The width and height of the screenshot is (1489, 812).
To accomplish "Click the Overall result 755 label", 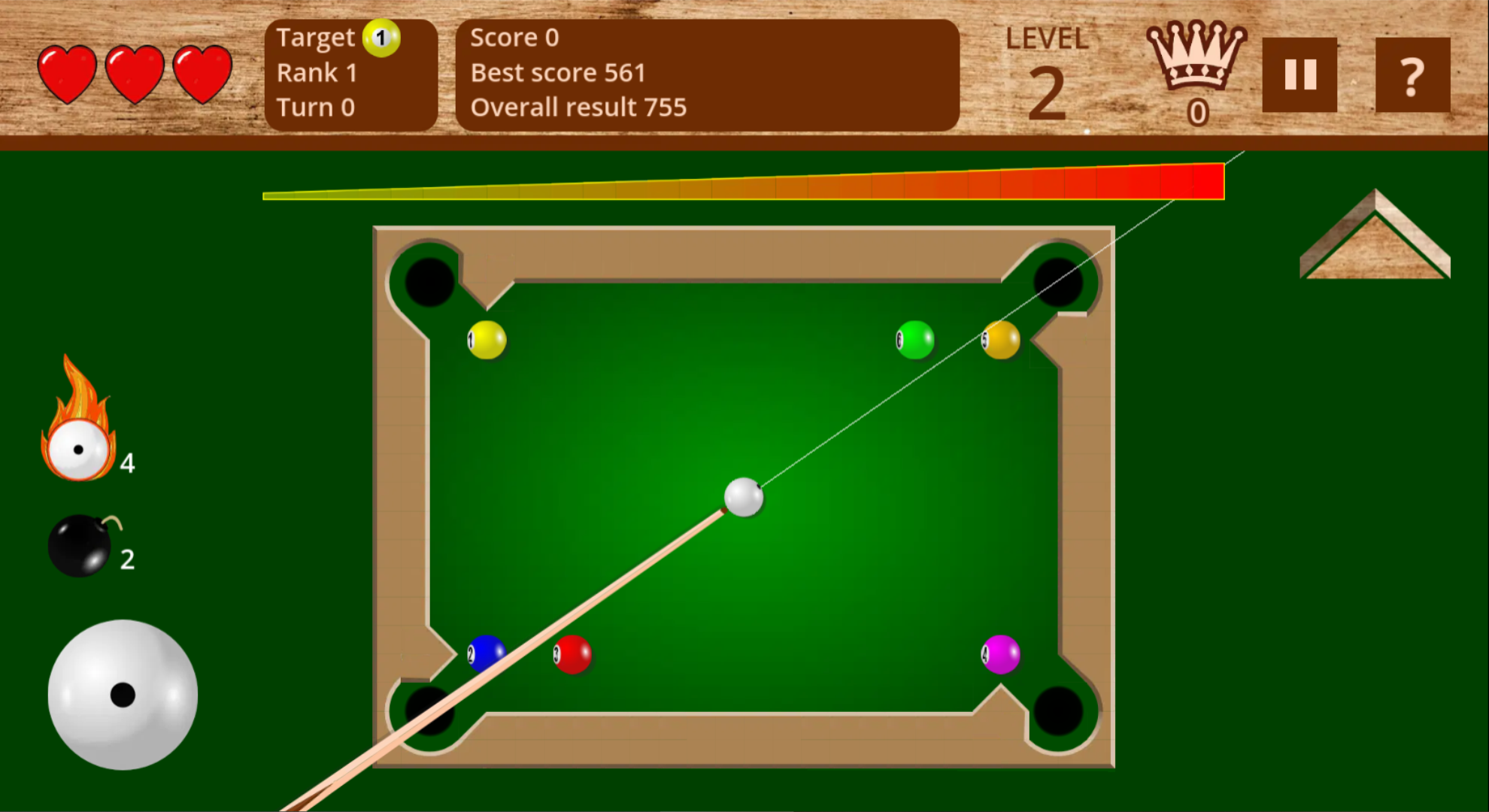I will tap(578, 107).
